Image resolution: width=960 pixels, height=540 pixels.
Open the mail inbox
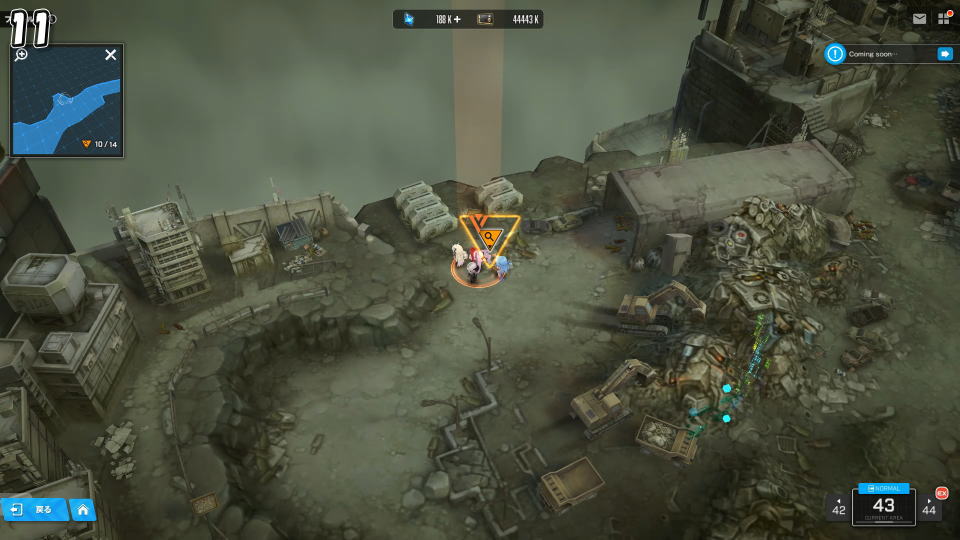(919, 19)
